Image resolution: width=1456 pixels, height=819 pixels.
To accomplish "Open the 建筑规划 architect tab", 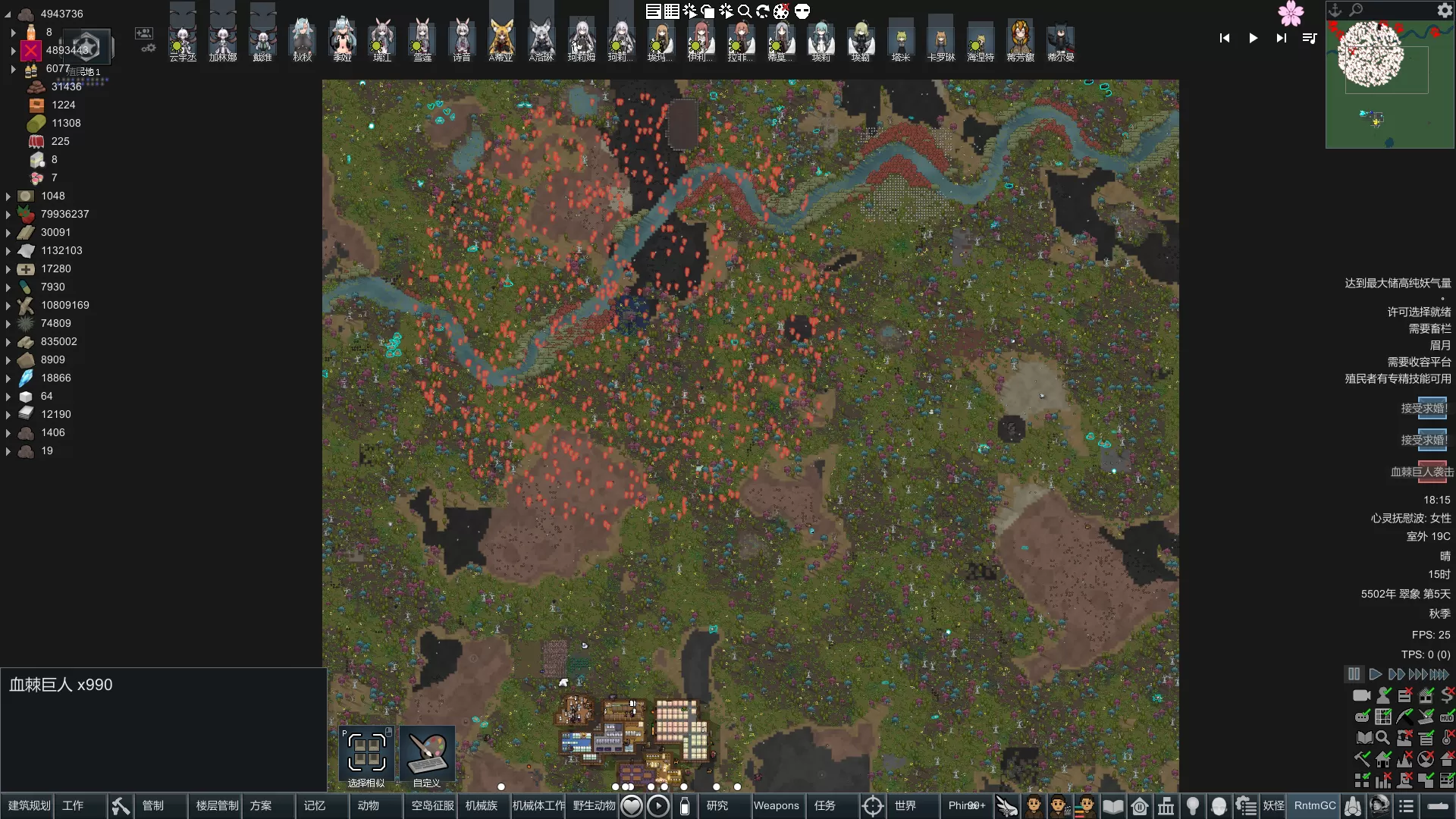I will click(x=29, y=805).
